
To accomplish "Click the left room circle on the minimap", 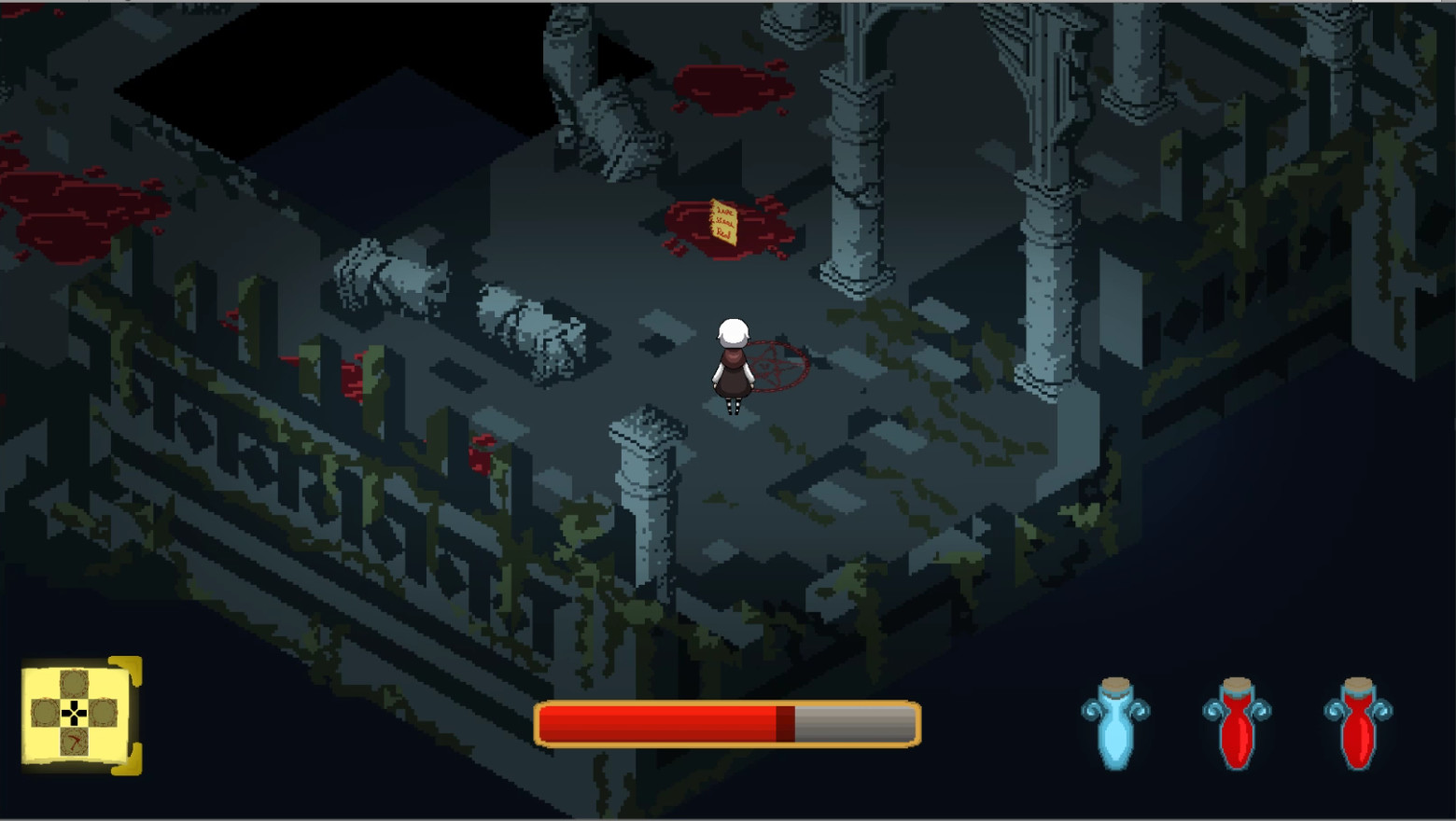I will pyautogui.click(x=44, y=712).
